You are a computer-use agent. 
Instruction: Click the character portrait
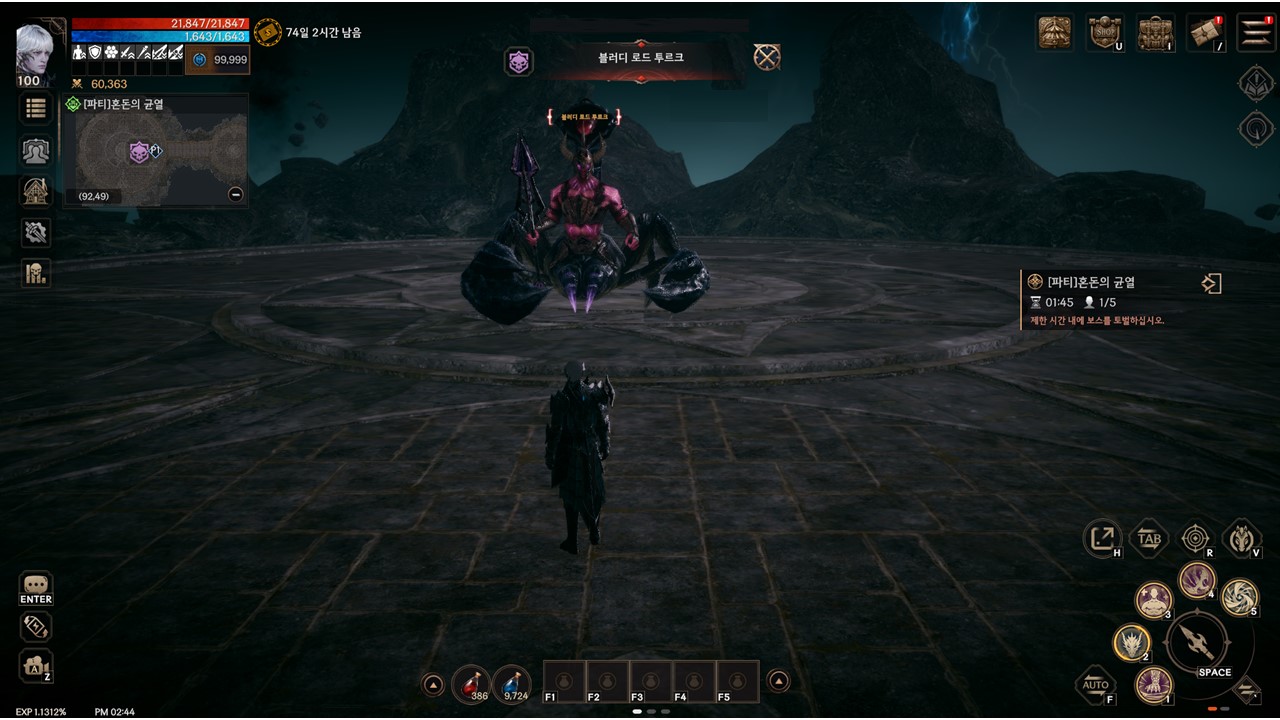[35, 52]
